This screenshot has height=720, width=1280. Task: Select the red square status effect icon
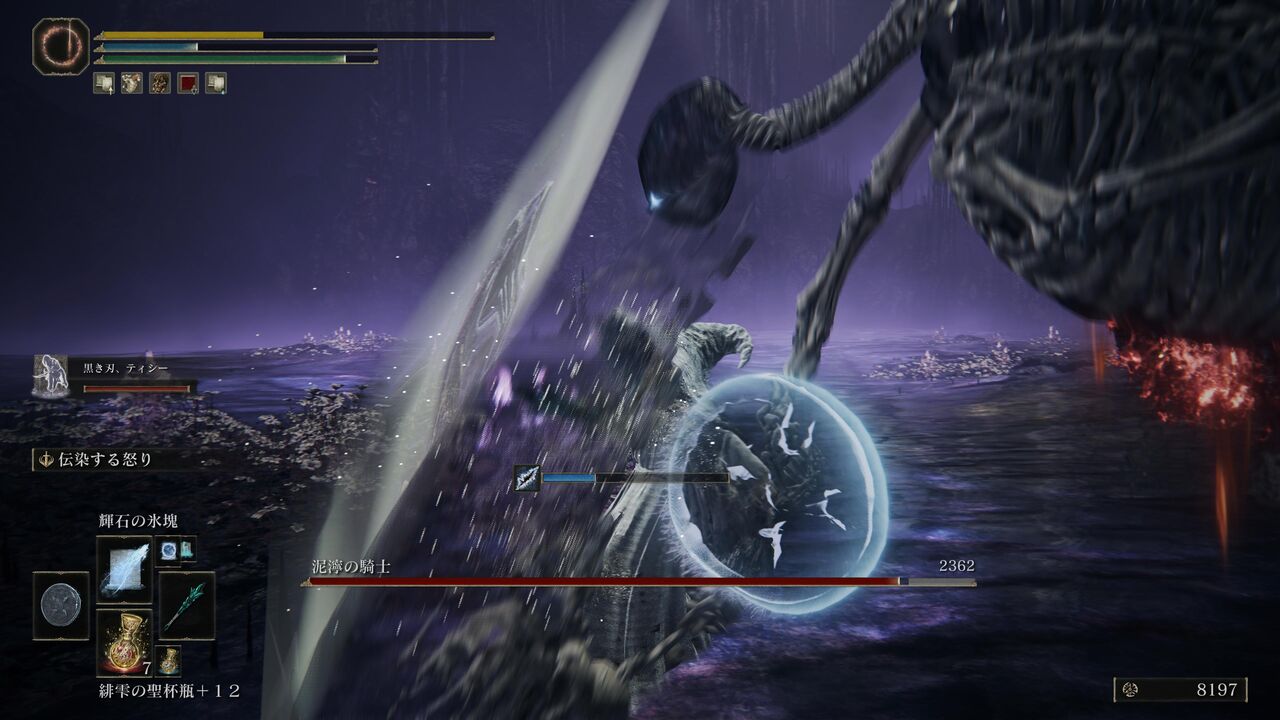point(187,83)
